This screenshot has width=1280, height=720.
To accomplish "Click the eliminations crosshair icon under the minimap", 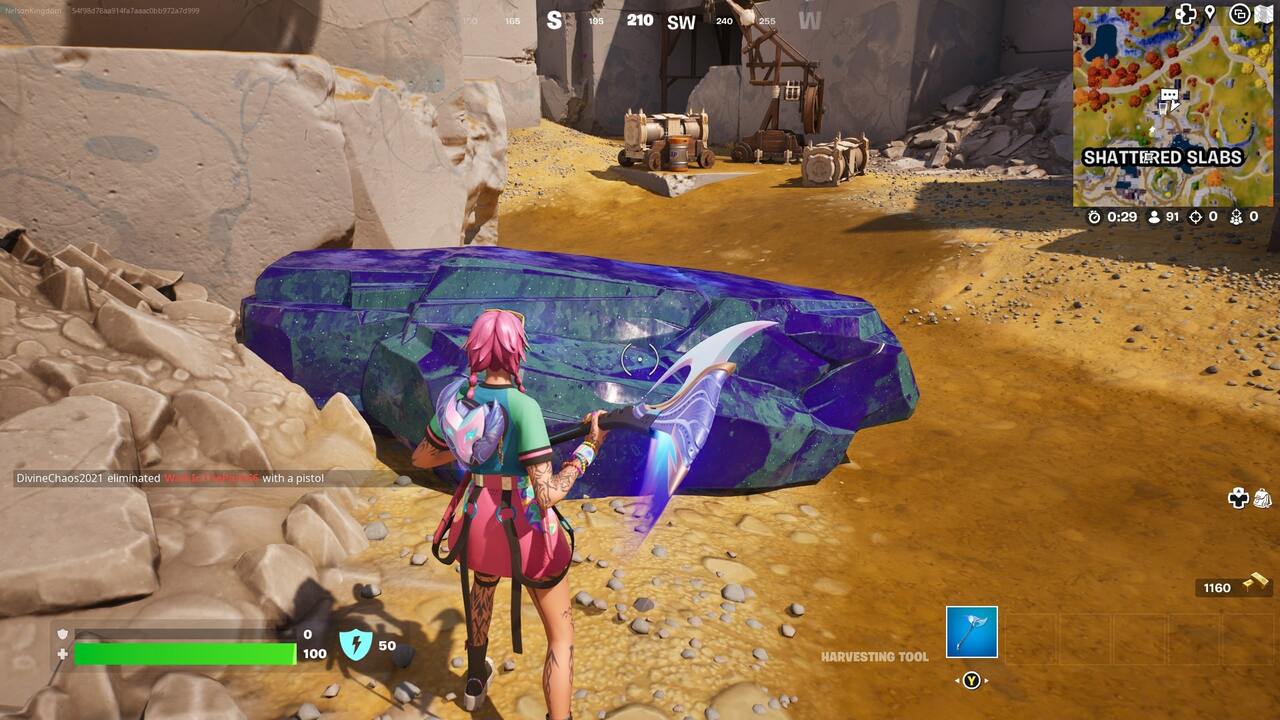I will point(1195,217).
